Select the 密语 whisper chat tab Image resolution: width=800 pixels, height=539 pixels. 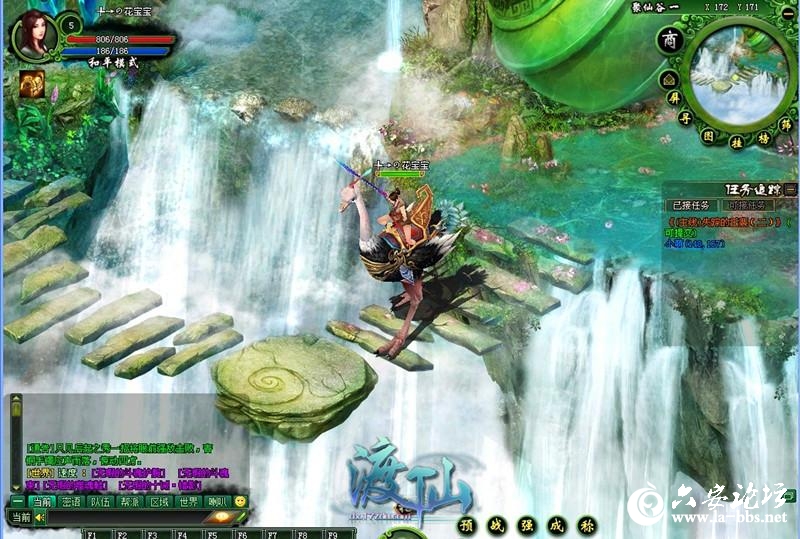[x=70, y=501]
